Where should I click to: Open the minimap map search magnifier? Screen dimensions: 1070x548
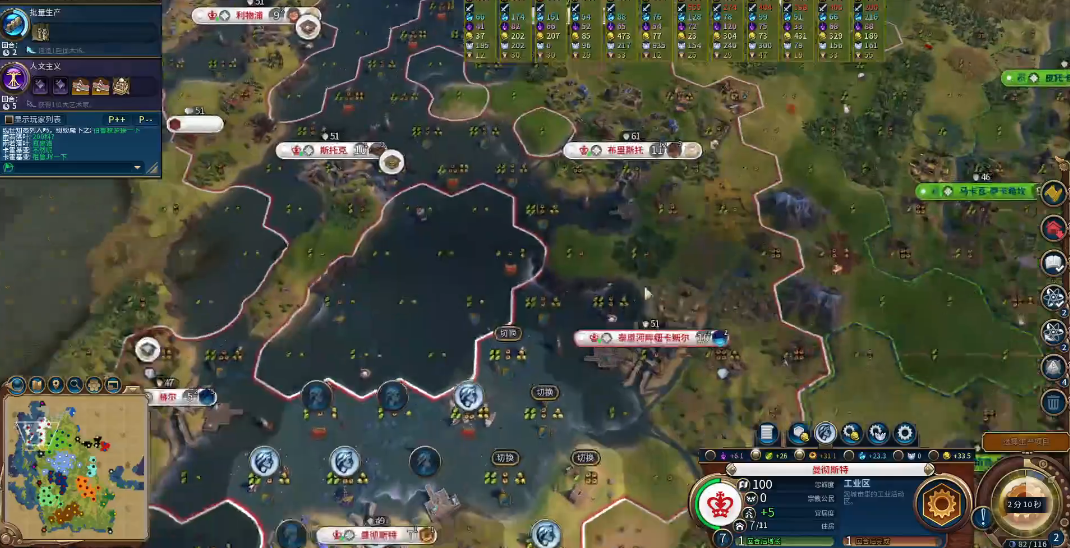tap(75, 384)
